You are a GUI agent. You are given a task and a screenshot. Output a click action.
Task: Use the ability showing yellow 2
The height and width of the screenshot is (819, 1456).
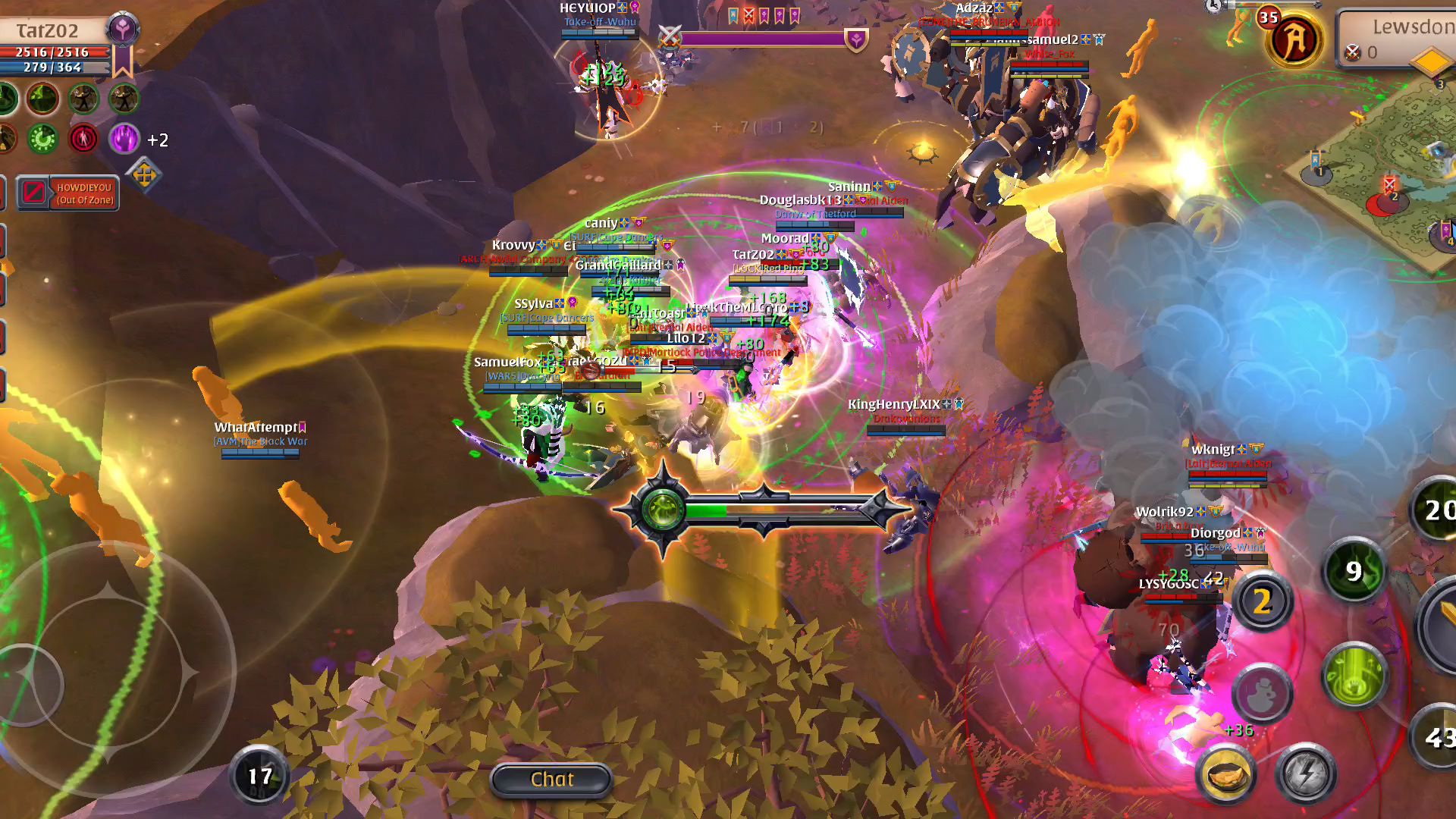coord(1262,602)
